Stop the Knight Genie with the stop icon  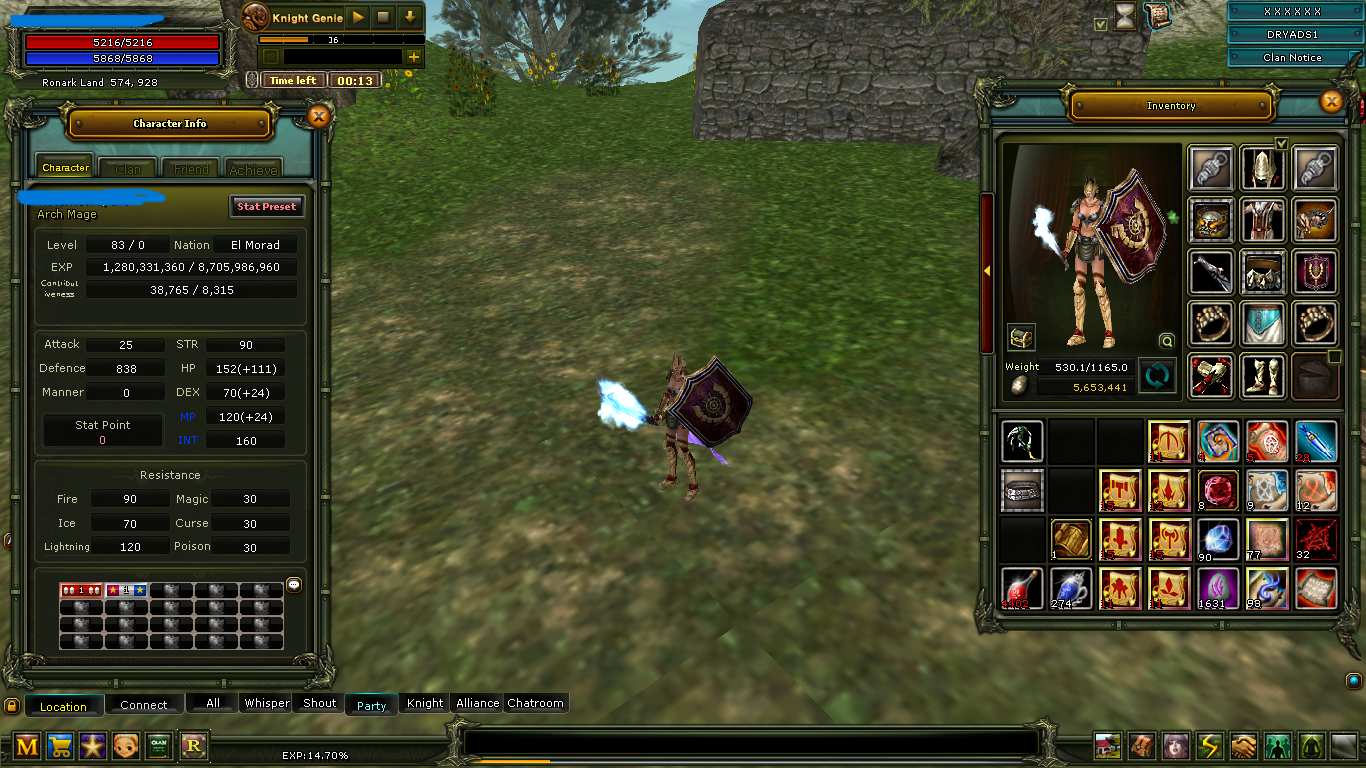[383, 17]
